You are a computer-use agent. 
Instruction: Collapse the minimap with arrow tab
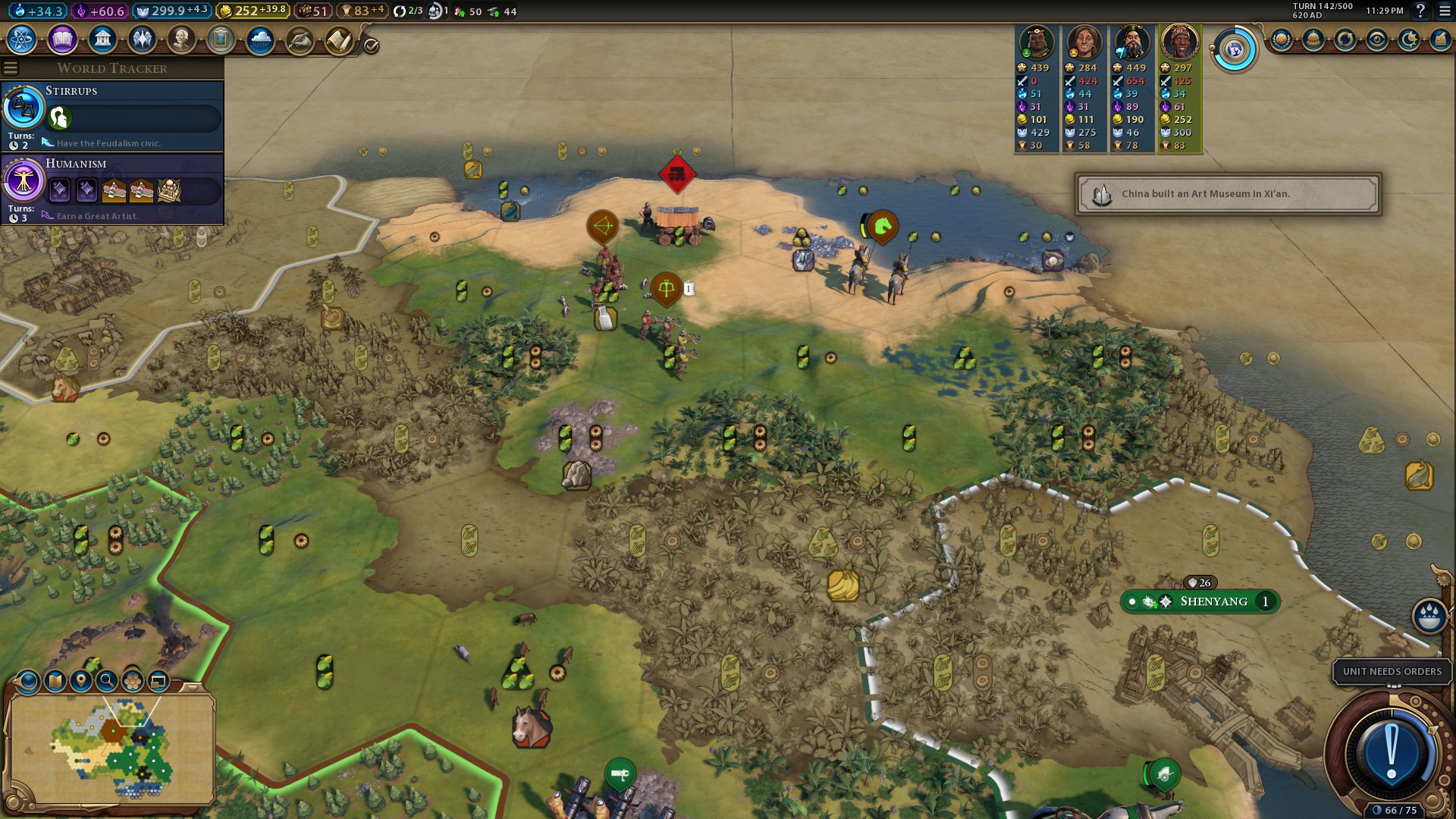click(193, 686)
